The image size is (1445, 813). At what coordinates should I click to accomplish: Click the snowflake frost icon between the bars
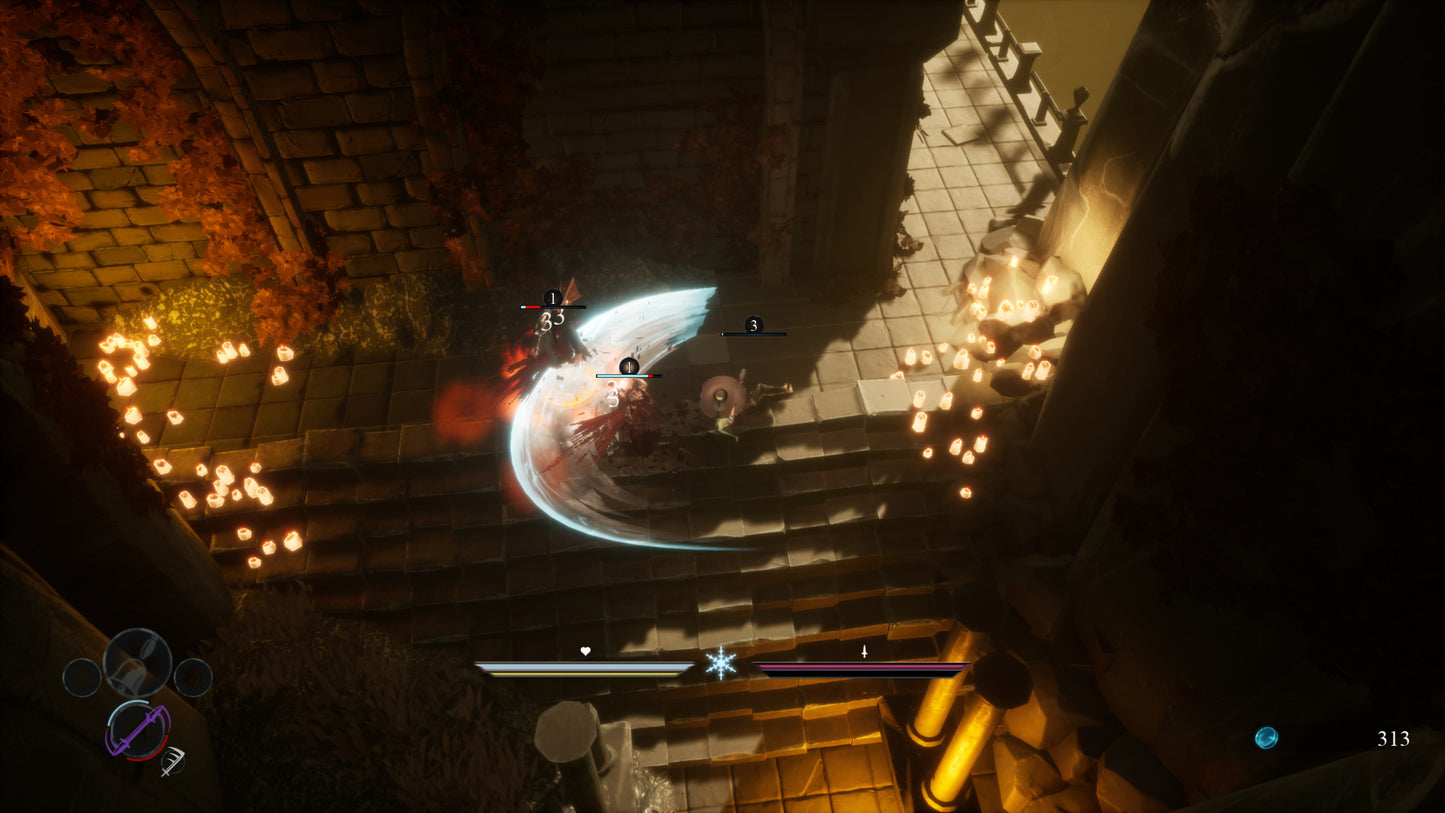(x=720, y=664)
